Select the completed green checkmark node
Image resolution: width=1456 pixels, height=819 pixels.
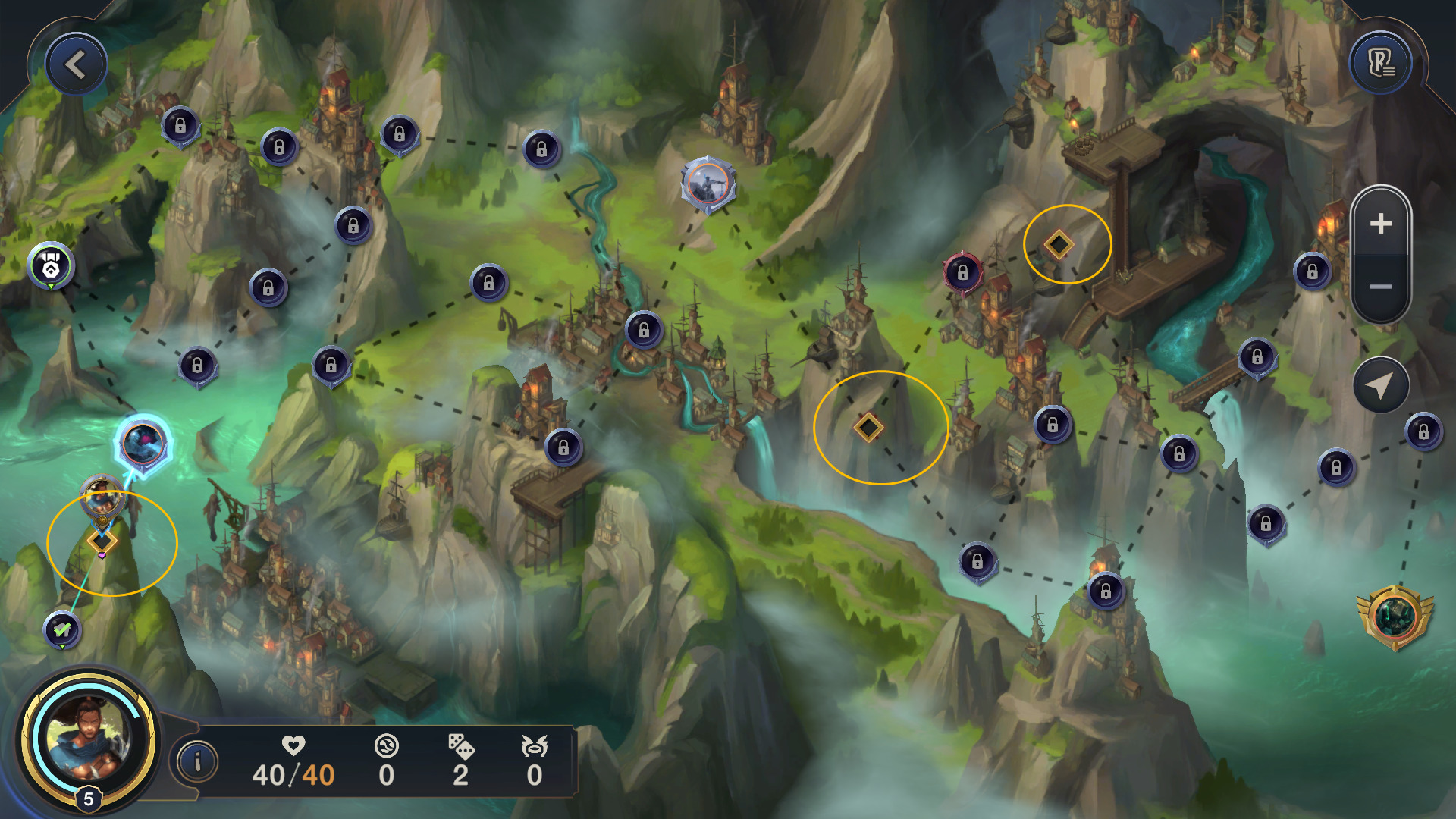(x=62, y=629)
